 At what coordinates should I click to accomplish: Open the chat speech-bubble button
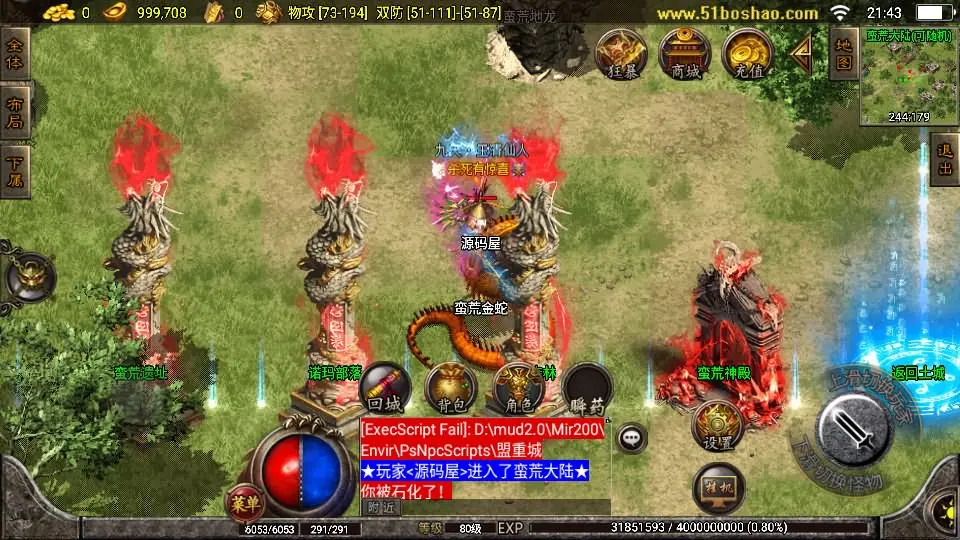631,437
